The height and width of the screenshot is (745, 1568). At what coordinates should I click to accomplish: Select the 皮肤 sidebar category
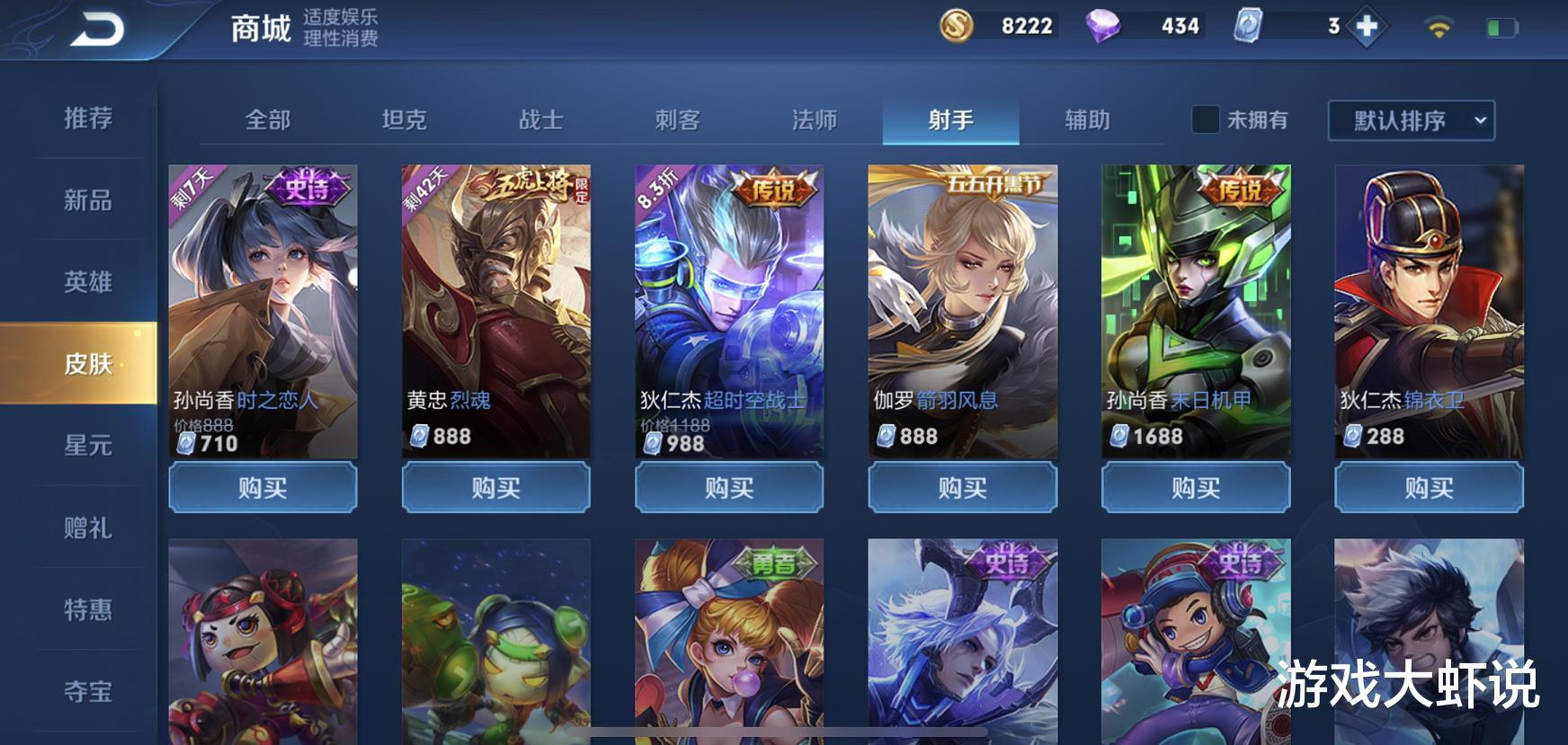[x=90, y=364]
